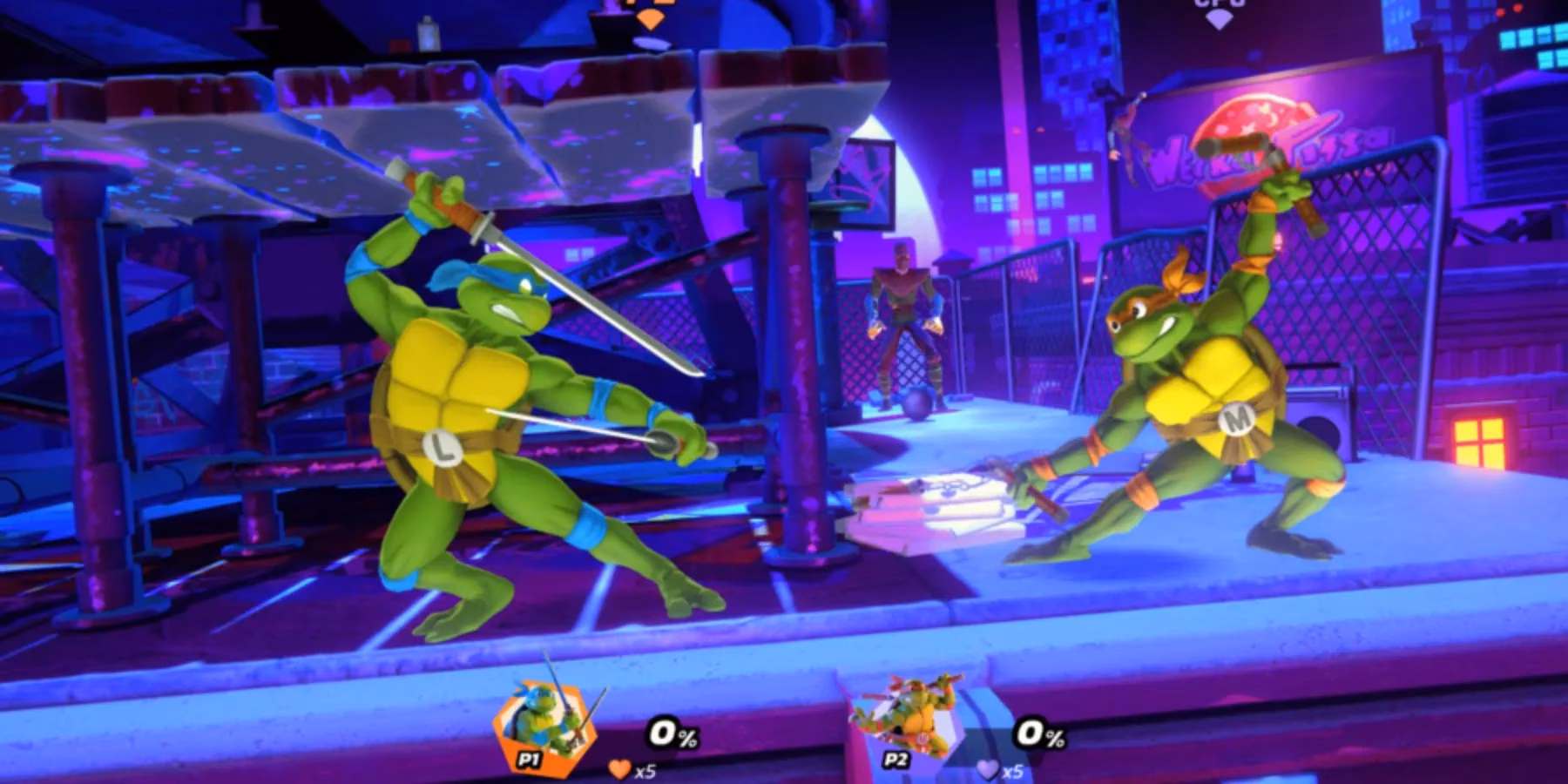
Task: Click the orange player marker at top left
Action: tap(650, 19)
